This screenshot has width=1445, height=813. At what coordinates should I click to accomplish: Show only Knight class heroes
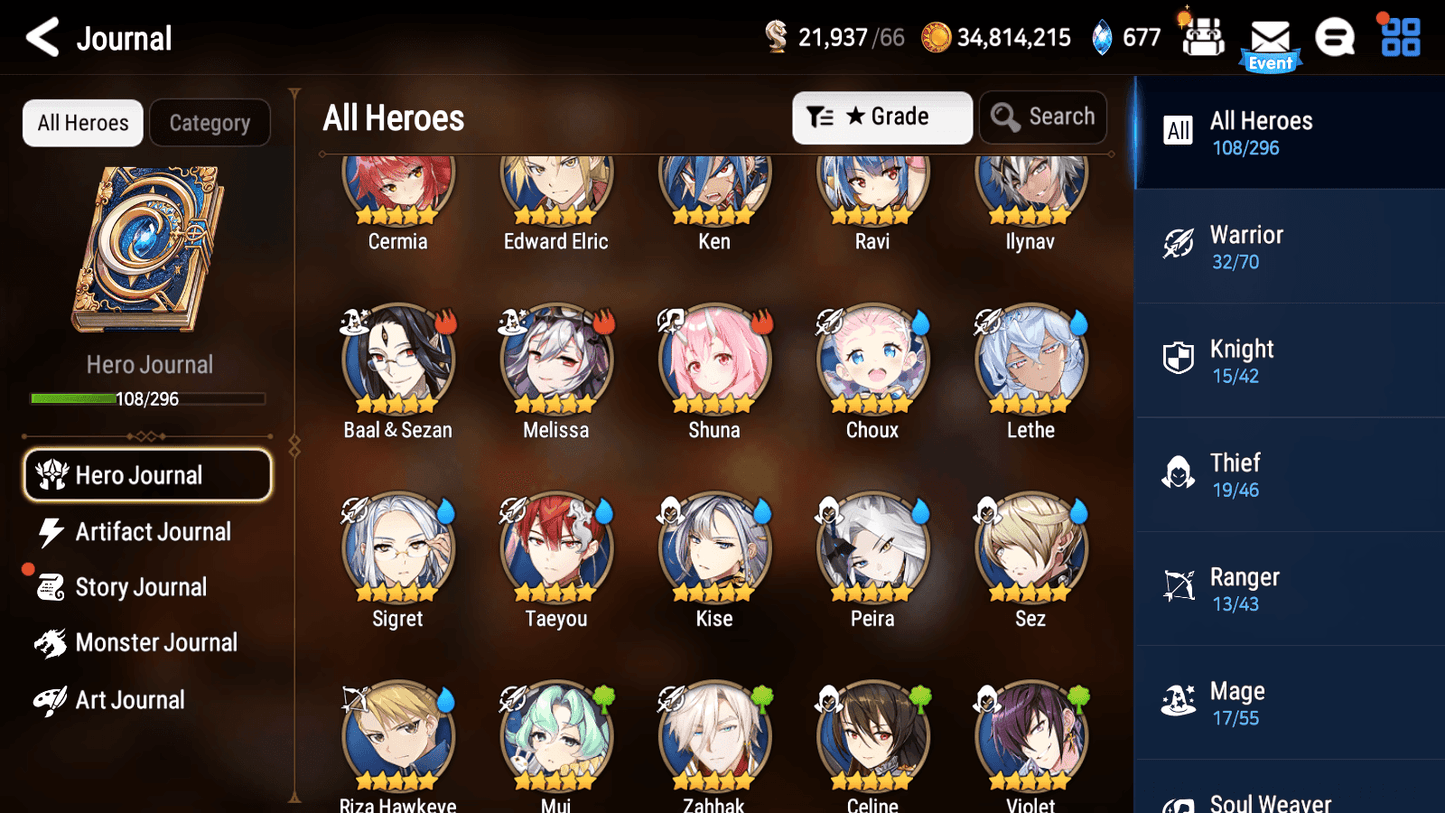(1289, 359)
